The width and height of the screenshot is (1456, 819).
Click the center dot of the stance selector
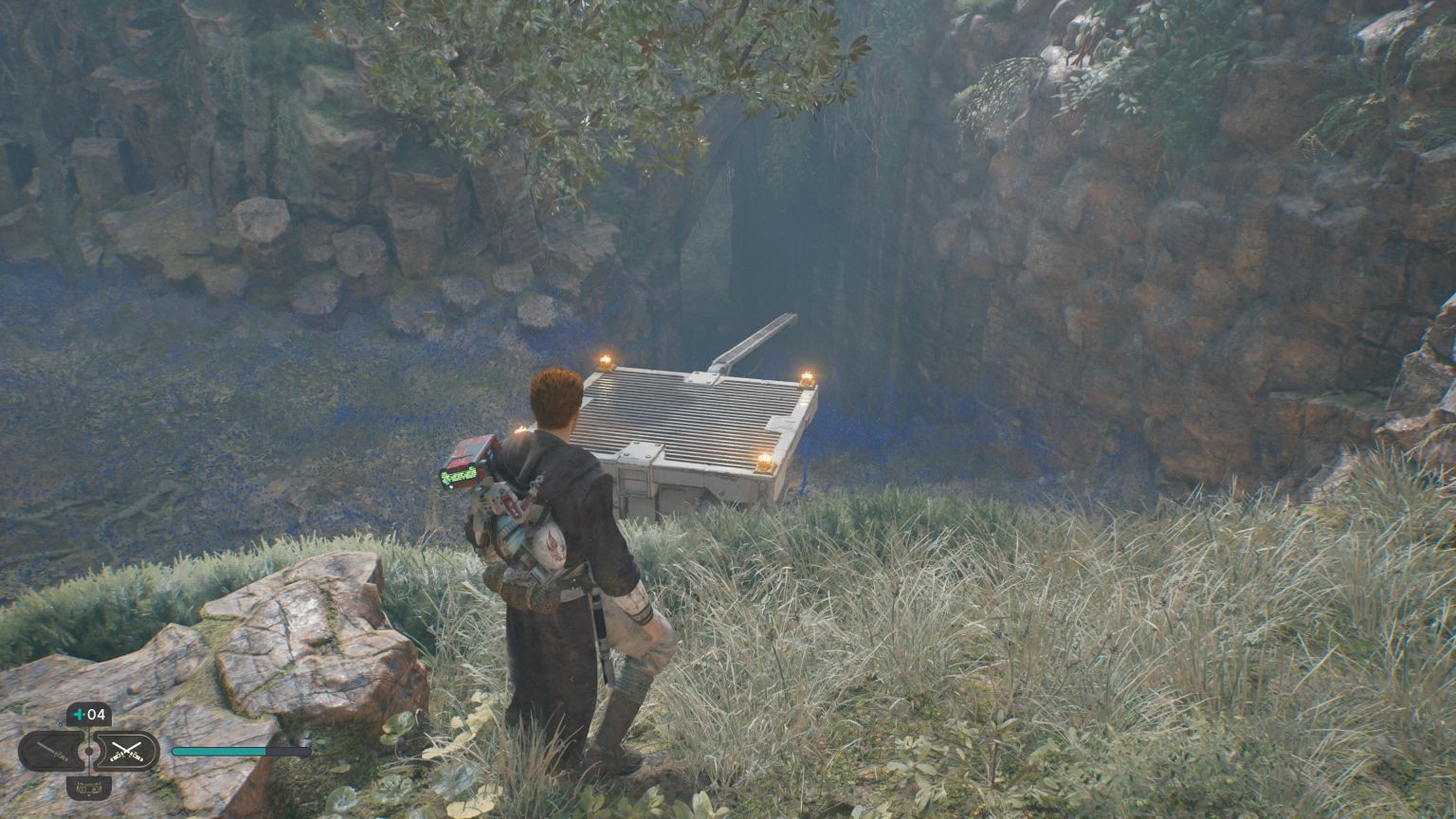tap(89, 750)
